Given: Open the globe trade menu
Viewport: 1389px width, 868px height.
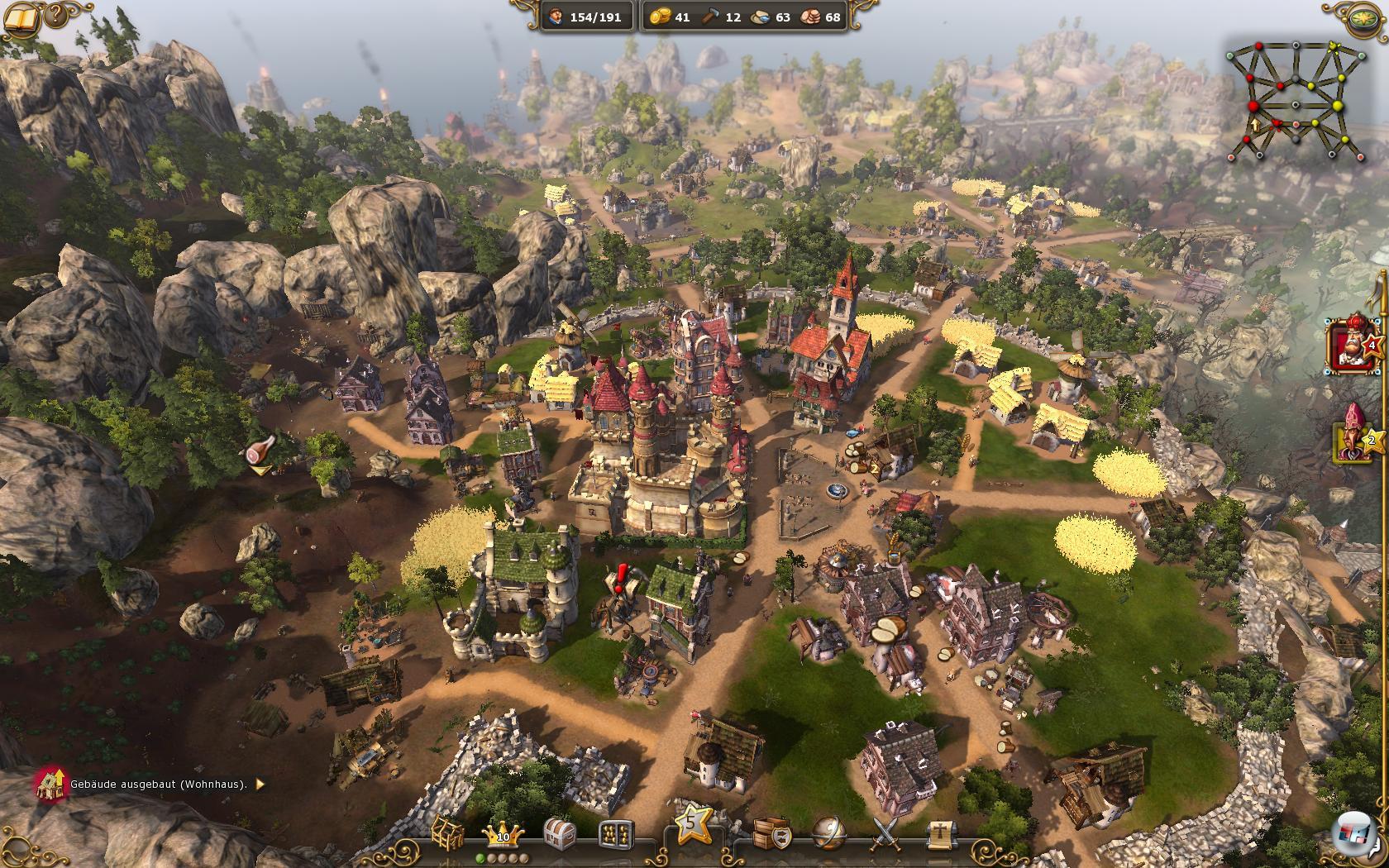Looking at the screenshot, I should [x=828, y=833].
